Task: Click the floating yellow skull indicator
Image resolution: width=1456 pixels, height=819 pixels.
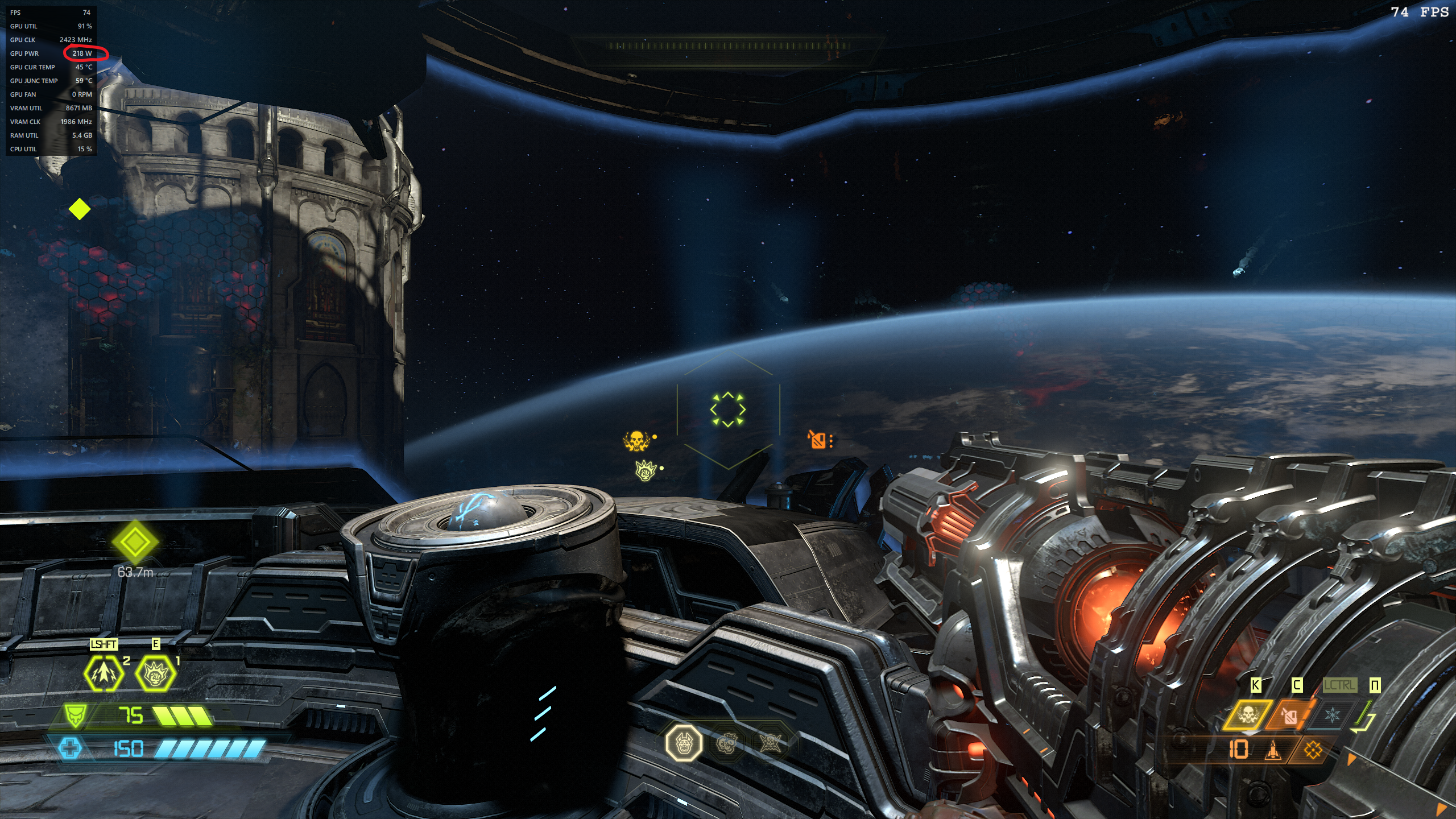Action: pyautogui.click(x=636, y=440)
